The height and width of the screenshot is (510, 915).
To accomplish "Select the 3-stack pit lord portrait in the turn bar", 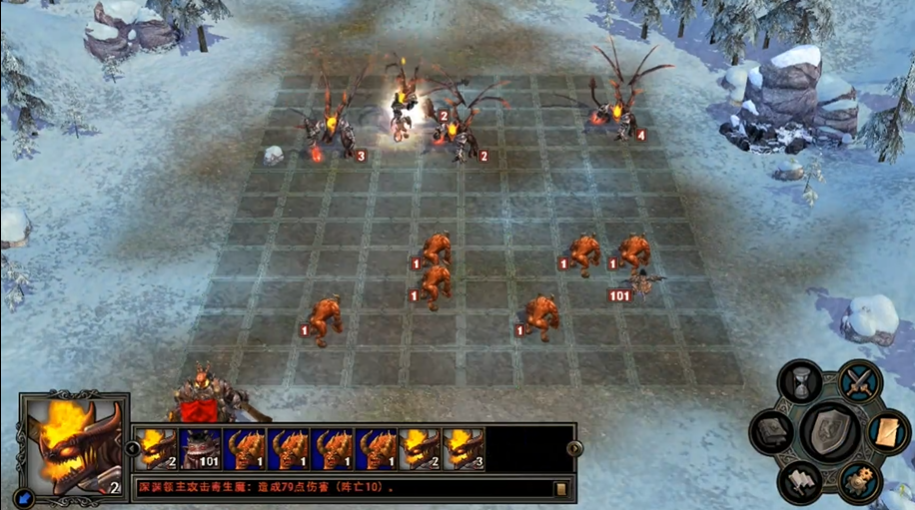I will (x=464, y=449).
